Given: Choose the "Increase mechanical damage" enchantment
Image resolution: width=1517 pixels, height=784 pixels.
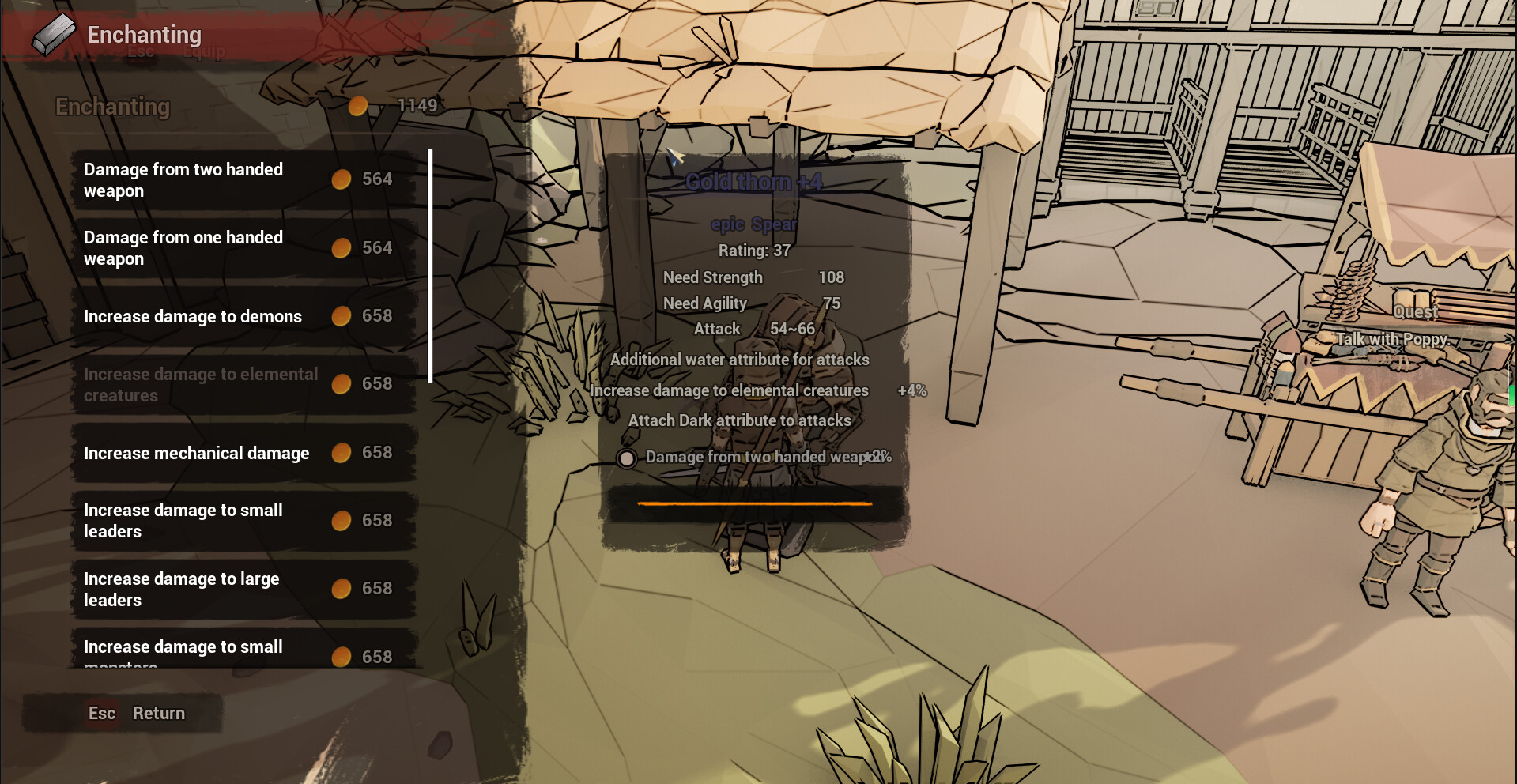Looking at the screenshot, I should [x=196, y=453].
